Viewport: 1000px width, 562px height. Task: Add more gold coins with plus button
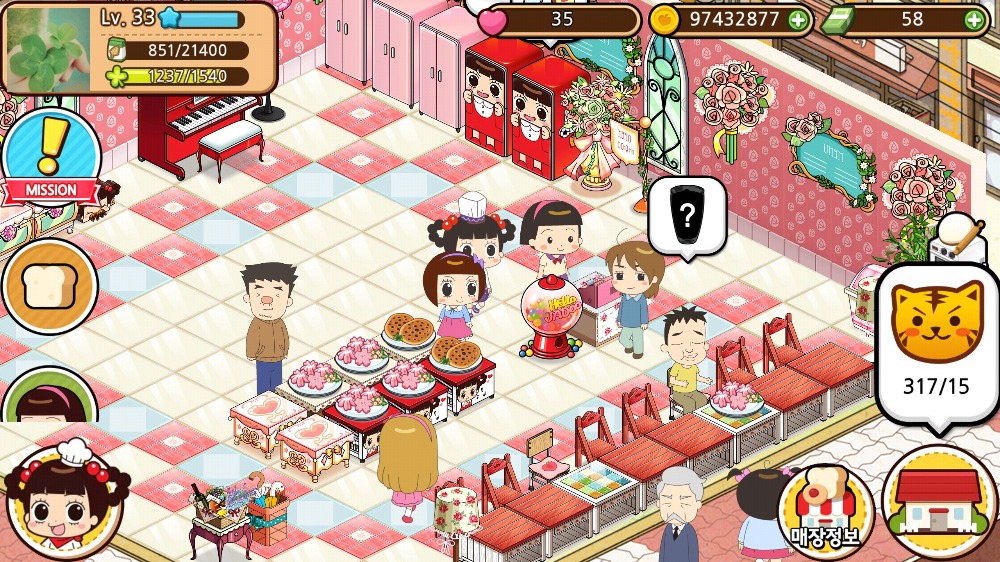click(797, 19)
